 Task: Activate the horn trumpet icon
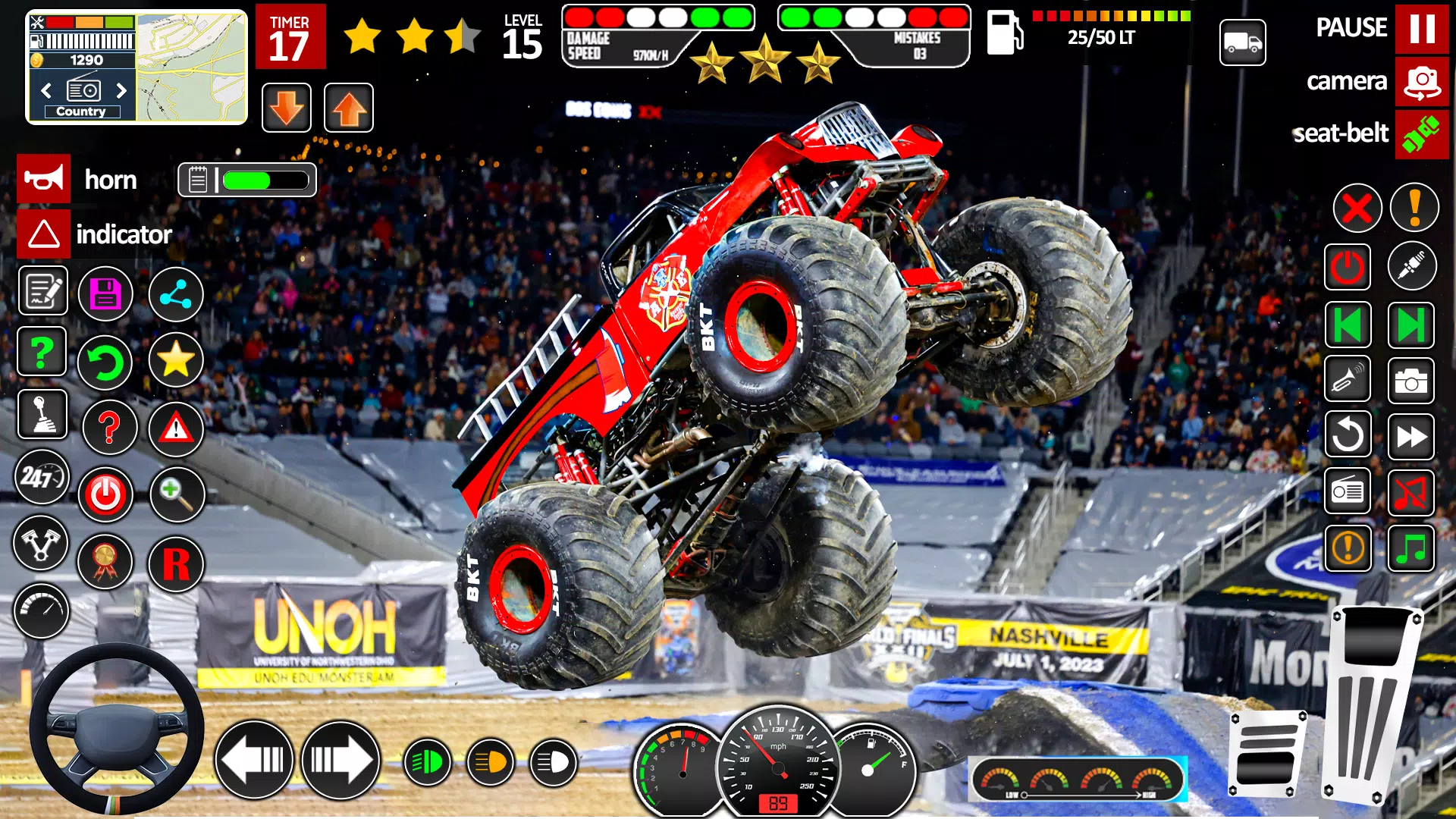click(43, 179)
